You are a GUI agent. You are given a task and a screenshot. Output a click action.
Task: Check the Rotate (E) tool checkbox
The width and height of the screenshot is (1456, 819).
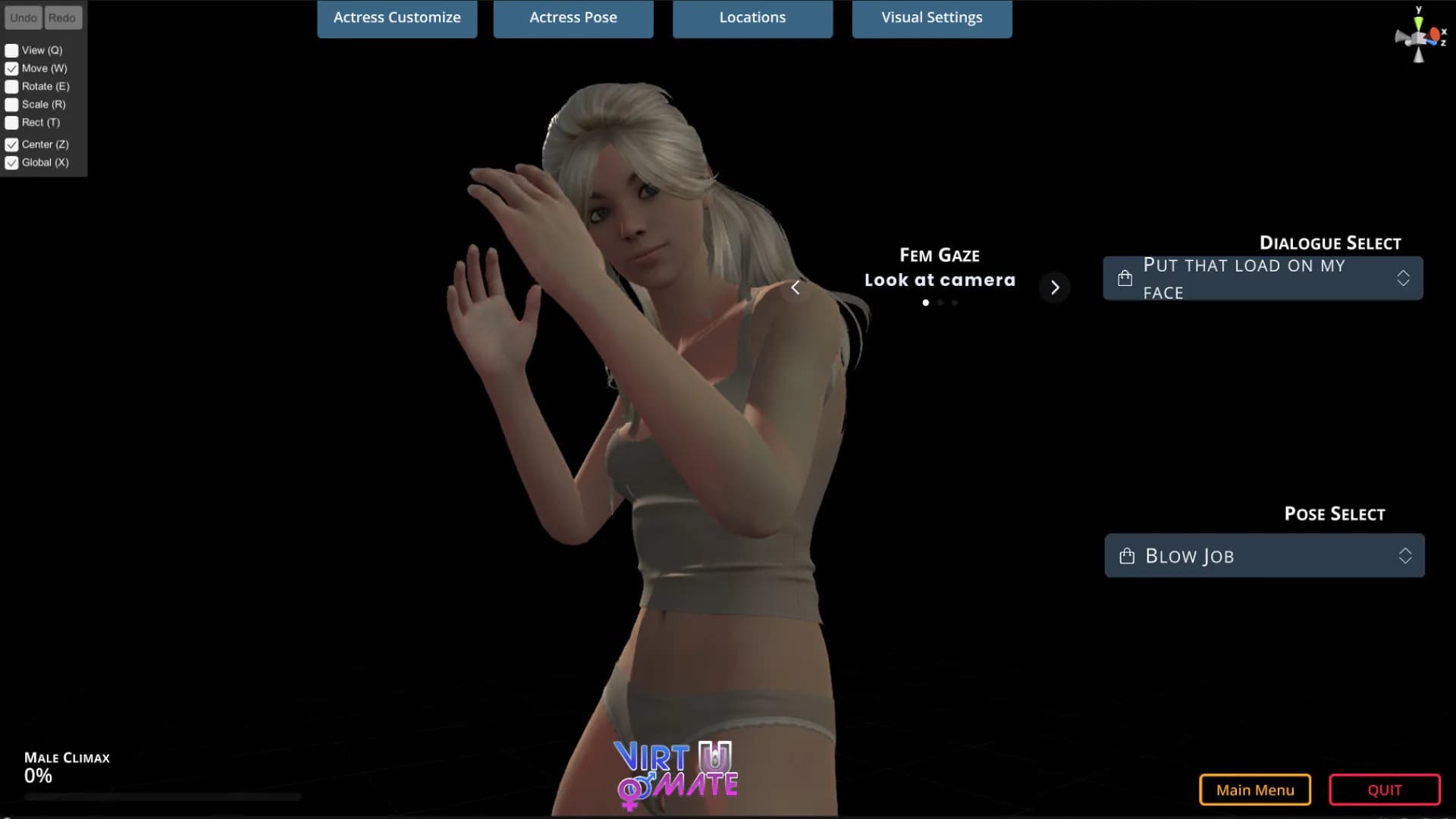click(11, 86)
